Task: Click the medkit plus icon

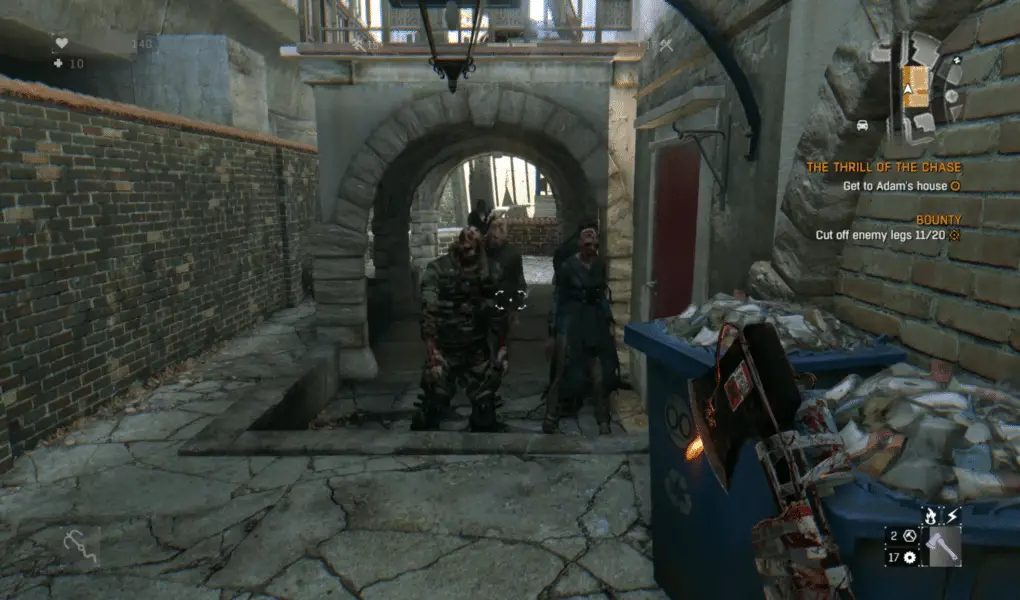Action: (x=58, y=63)
